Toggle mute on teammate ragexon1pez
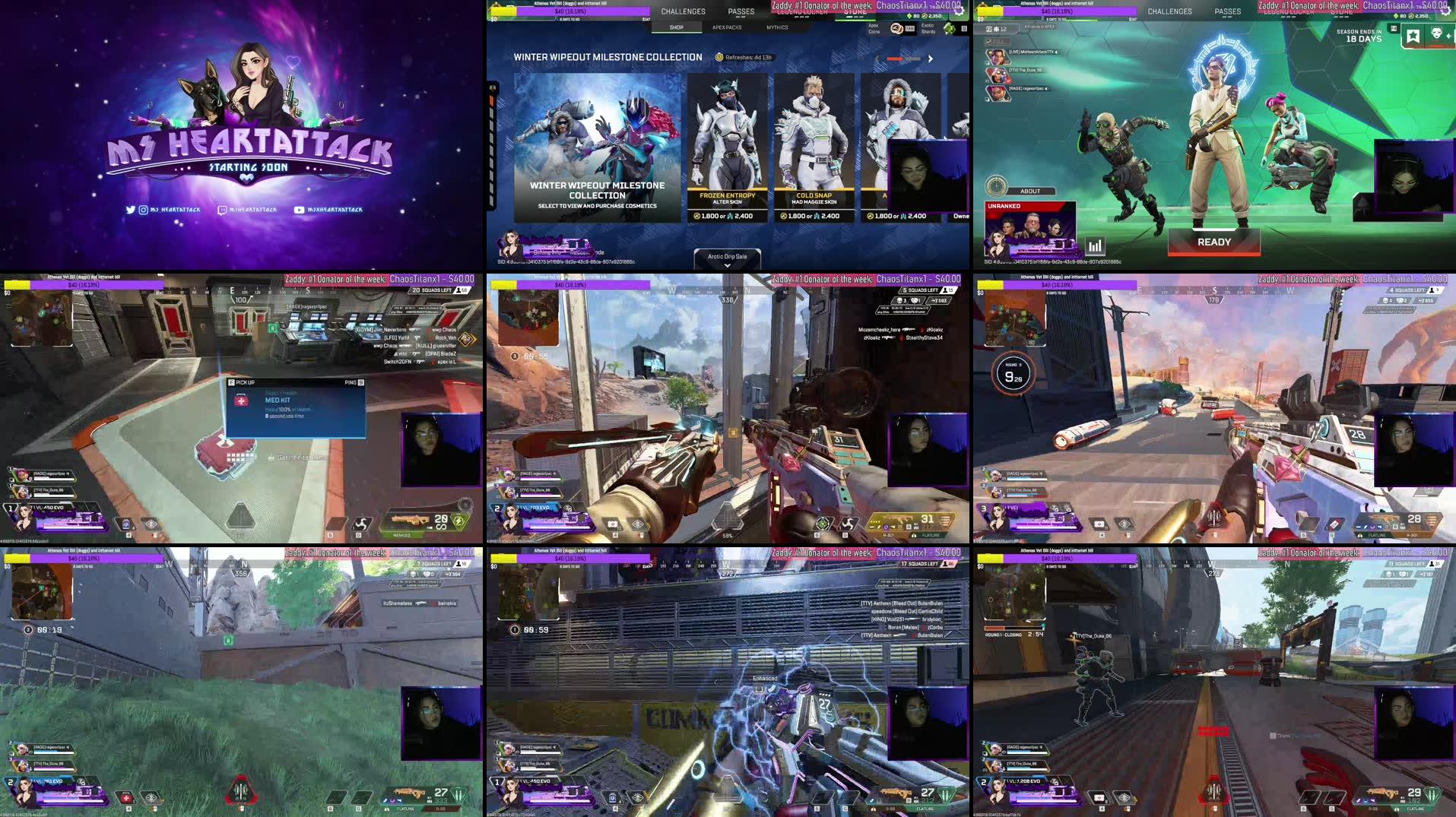Image resolution: width=1456 pixels, height=817 pixels. click(1046, 90)
